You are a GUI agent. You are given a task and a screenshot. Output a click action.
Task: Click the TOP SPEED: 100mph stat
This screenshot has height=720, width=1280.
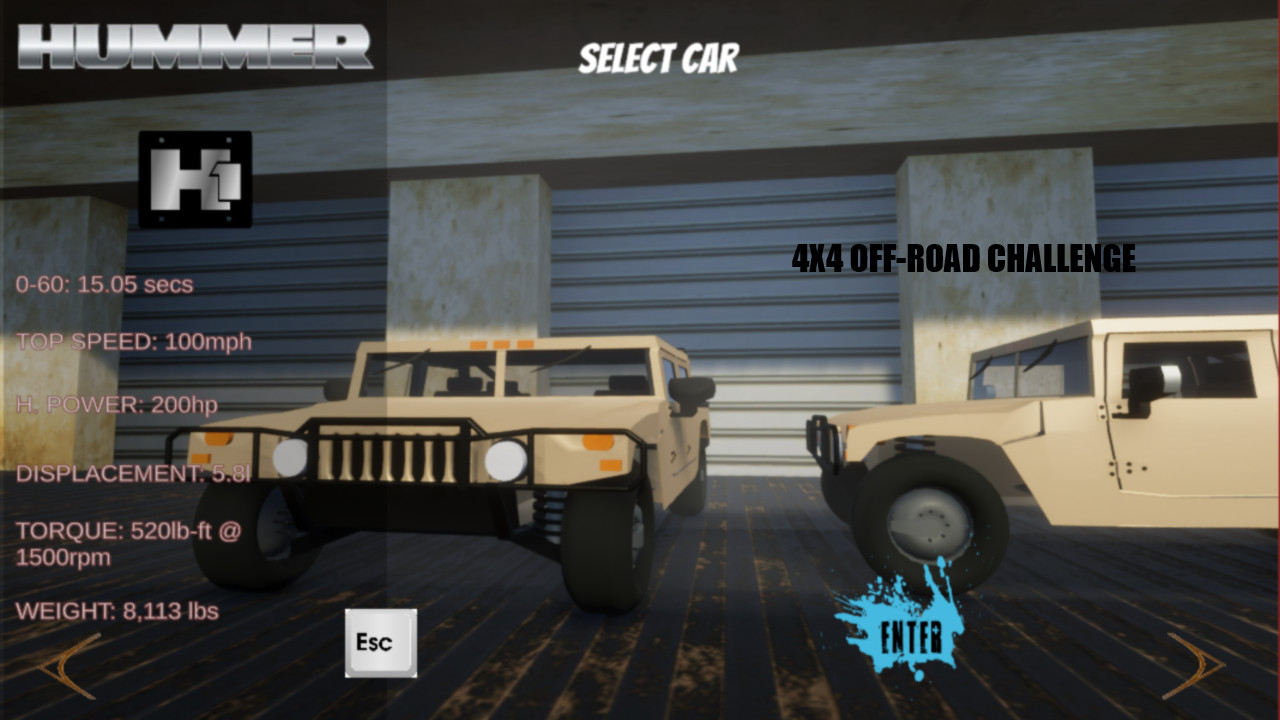click(x=135, y=341)
